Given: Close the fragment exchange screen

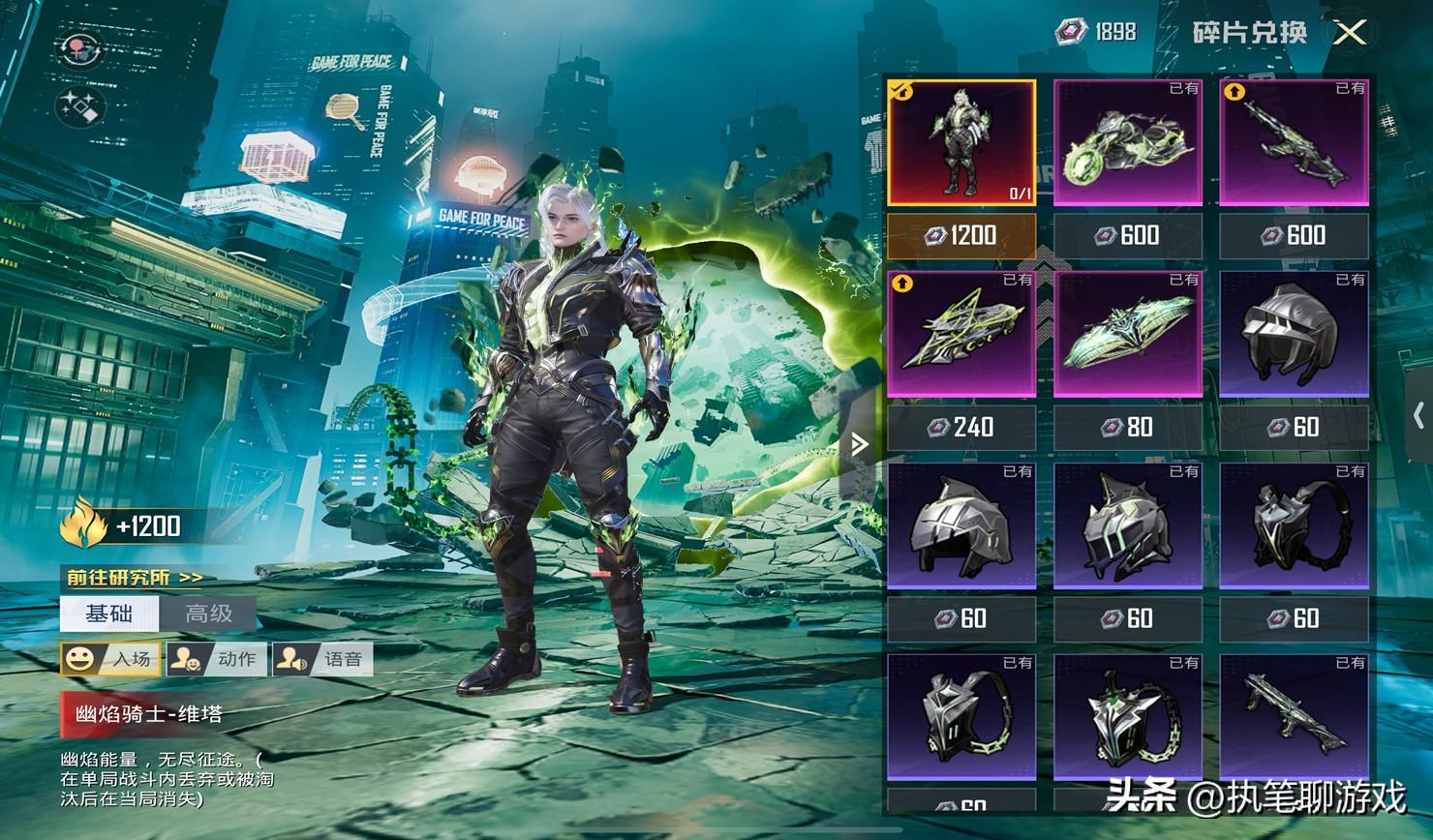Looking at the screenshot, I should 1350,33.
